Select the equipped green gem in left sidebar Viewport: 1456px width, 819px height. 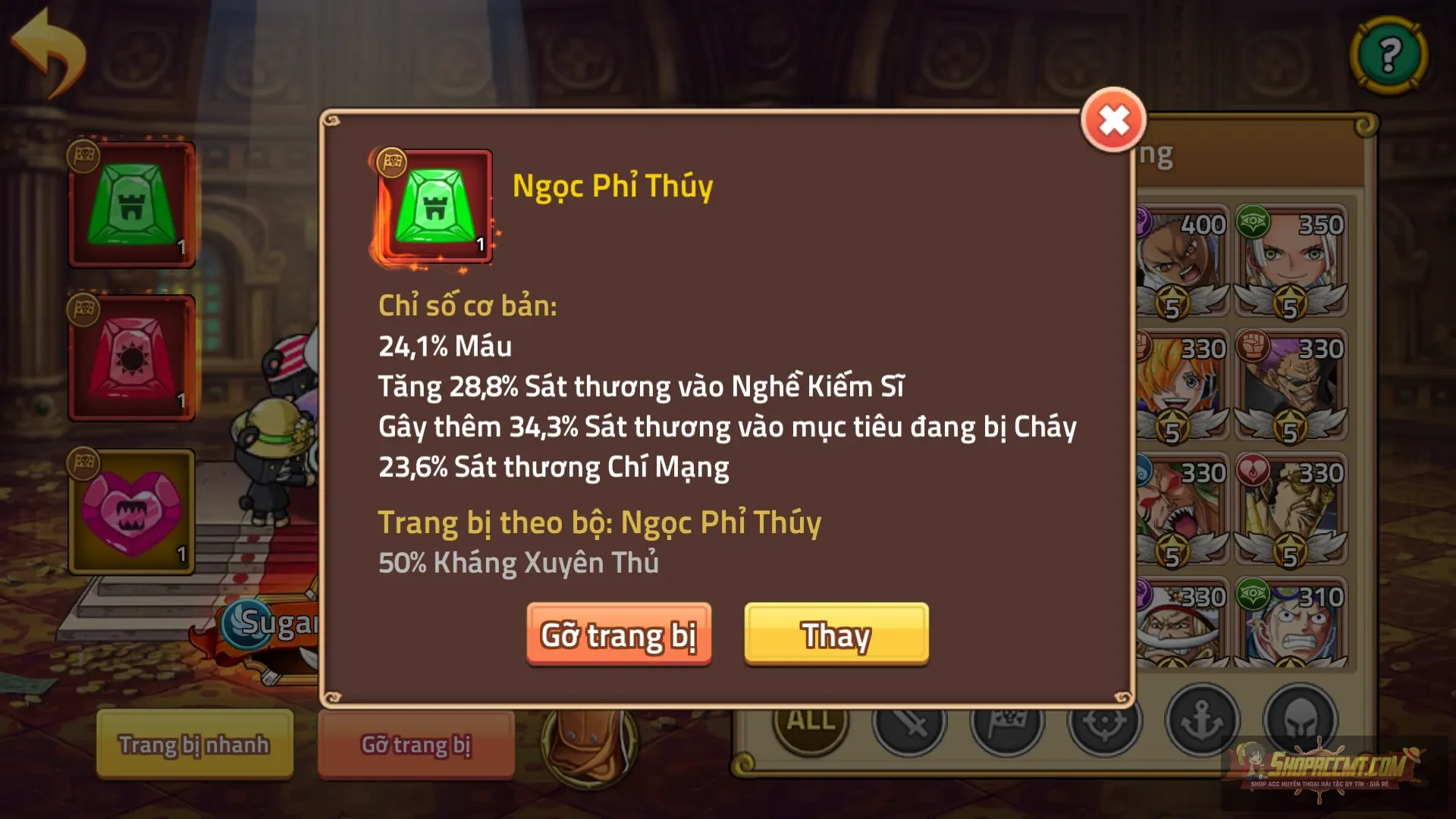tap(131, 205)
